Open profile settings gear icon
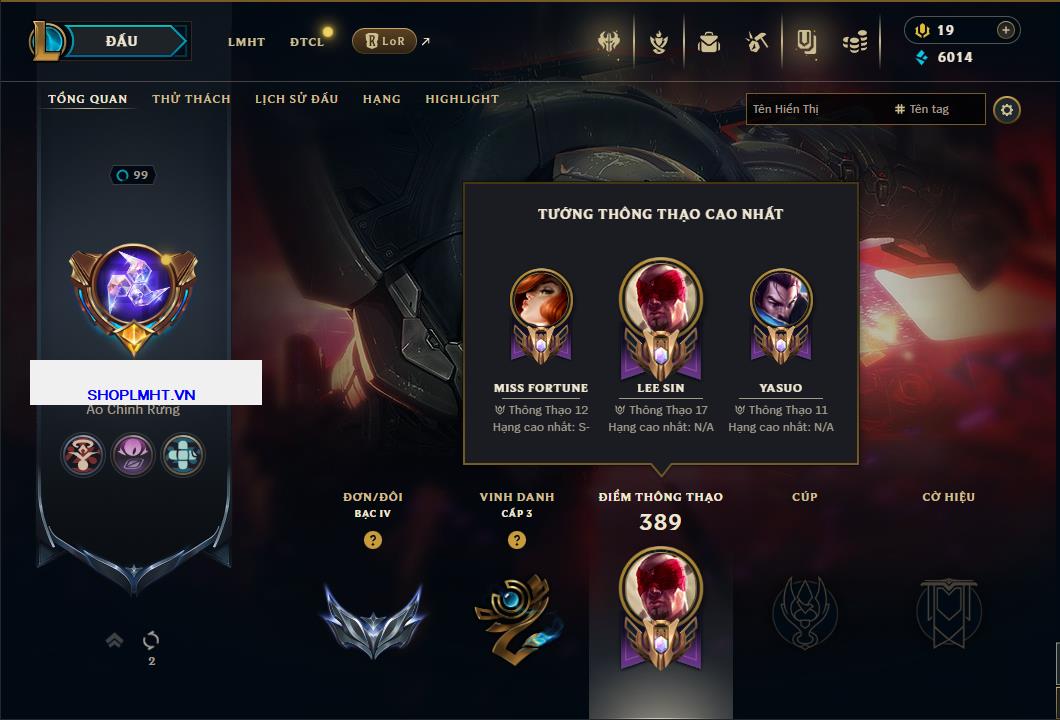1060x720 pixels. point(1007,109)
